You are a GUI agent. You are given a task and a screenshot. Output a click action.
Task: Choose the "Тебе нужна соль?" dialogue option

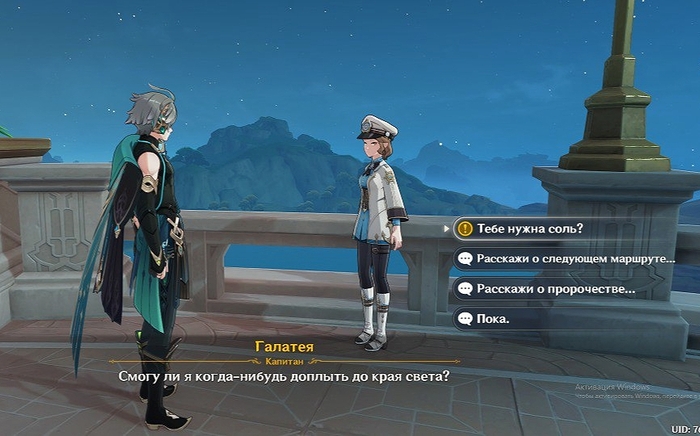coord(530,228)
